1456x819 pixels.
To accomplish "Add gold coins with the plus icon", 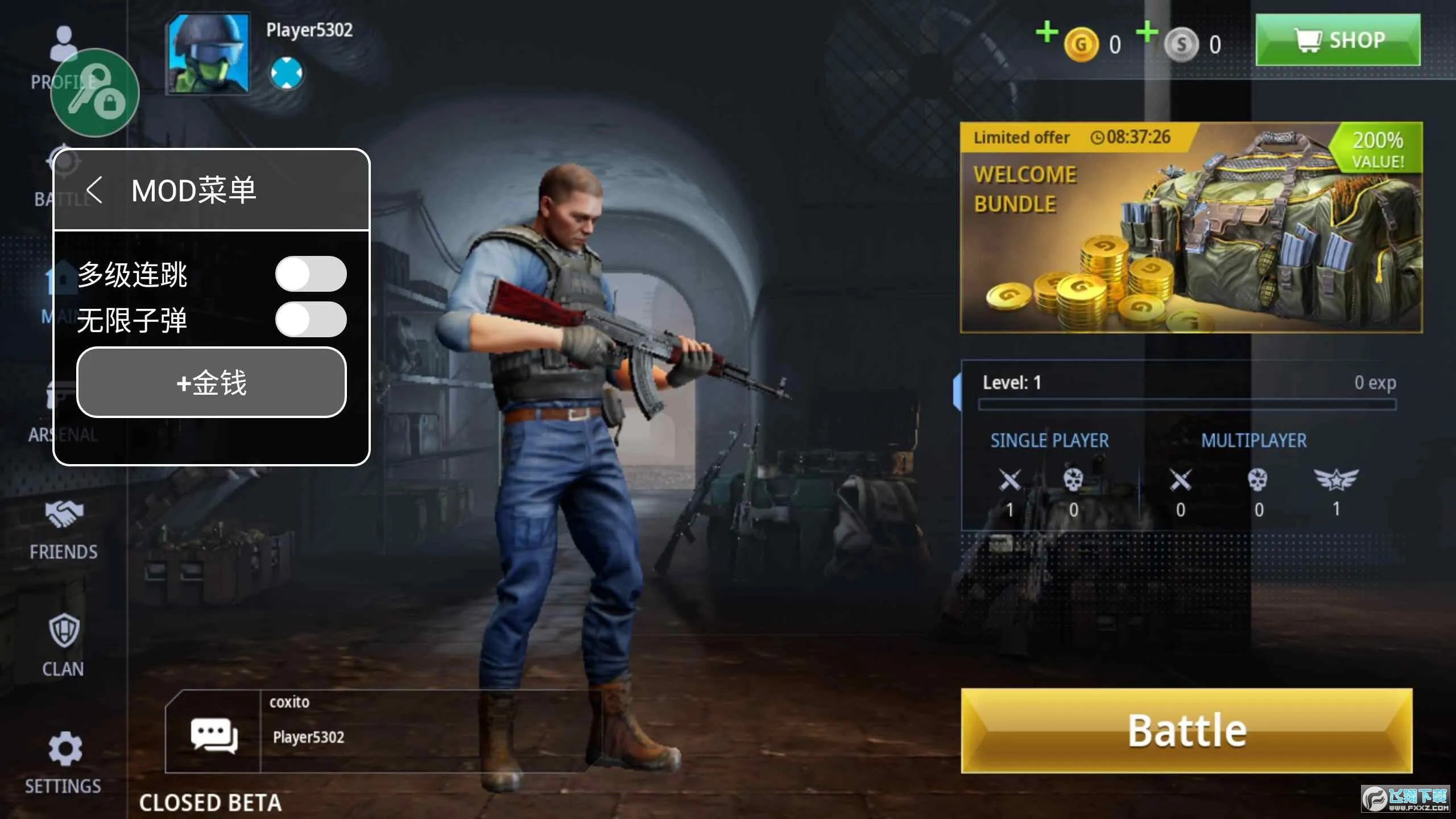I will pos(1046,32).
